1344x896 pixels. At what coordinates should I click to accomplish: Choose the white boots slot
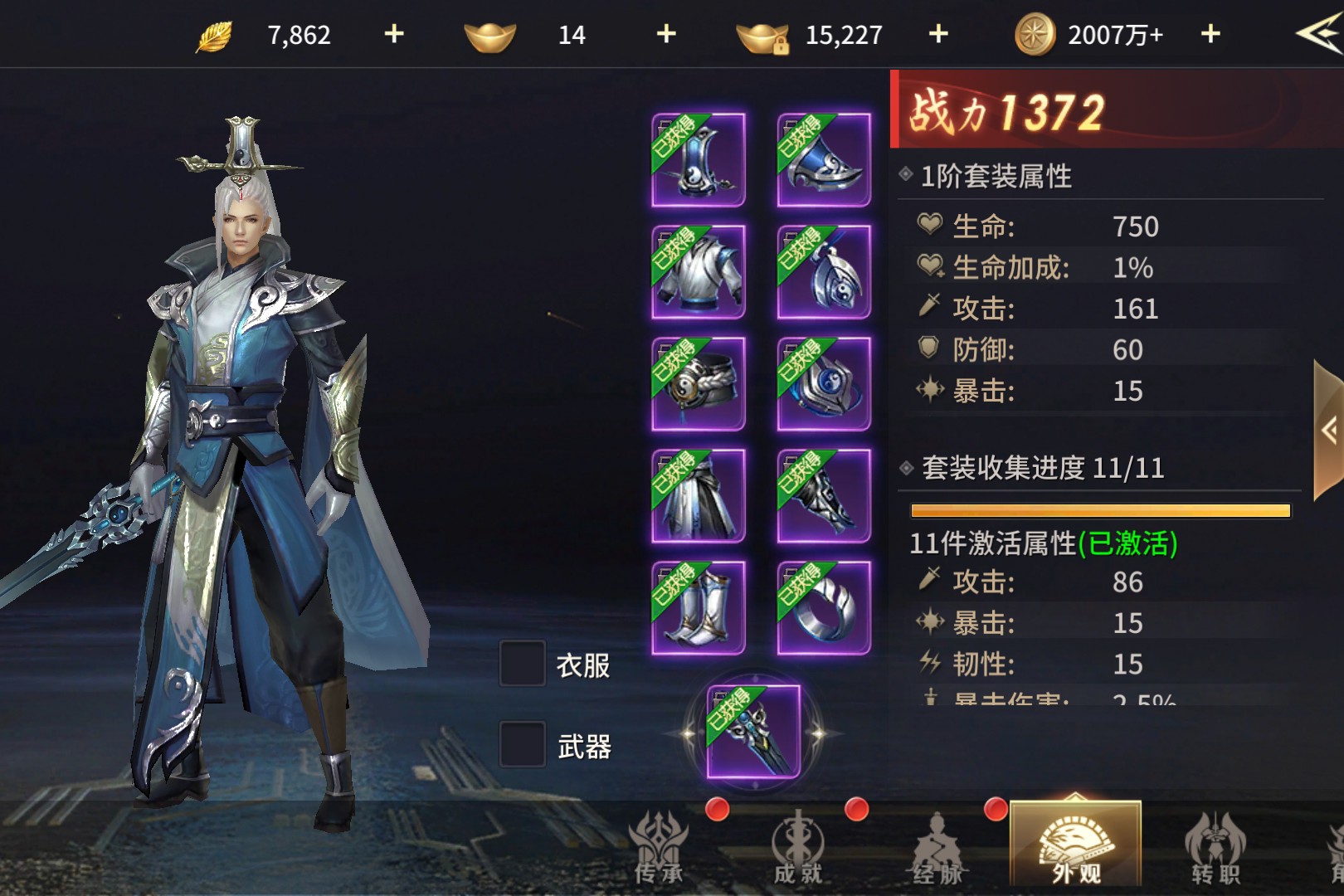tap(699, 608)
